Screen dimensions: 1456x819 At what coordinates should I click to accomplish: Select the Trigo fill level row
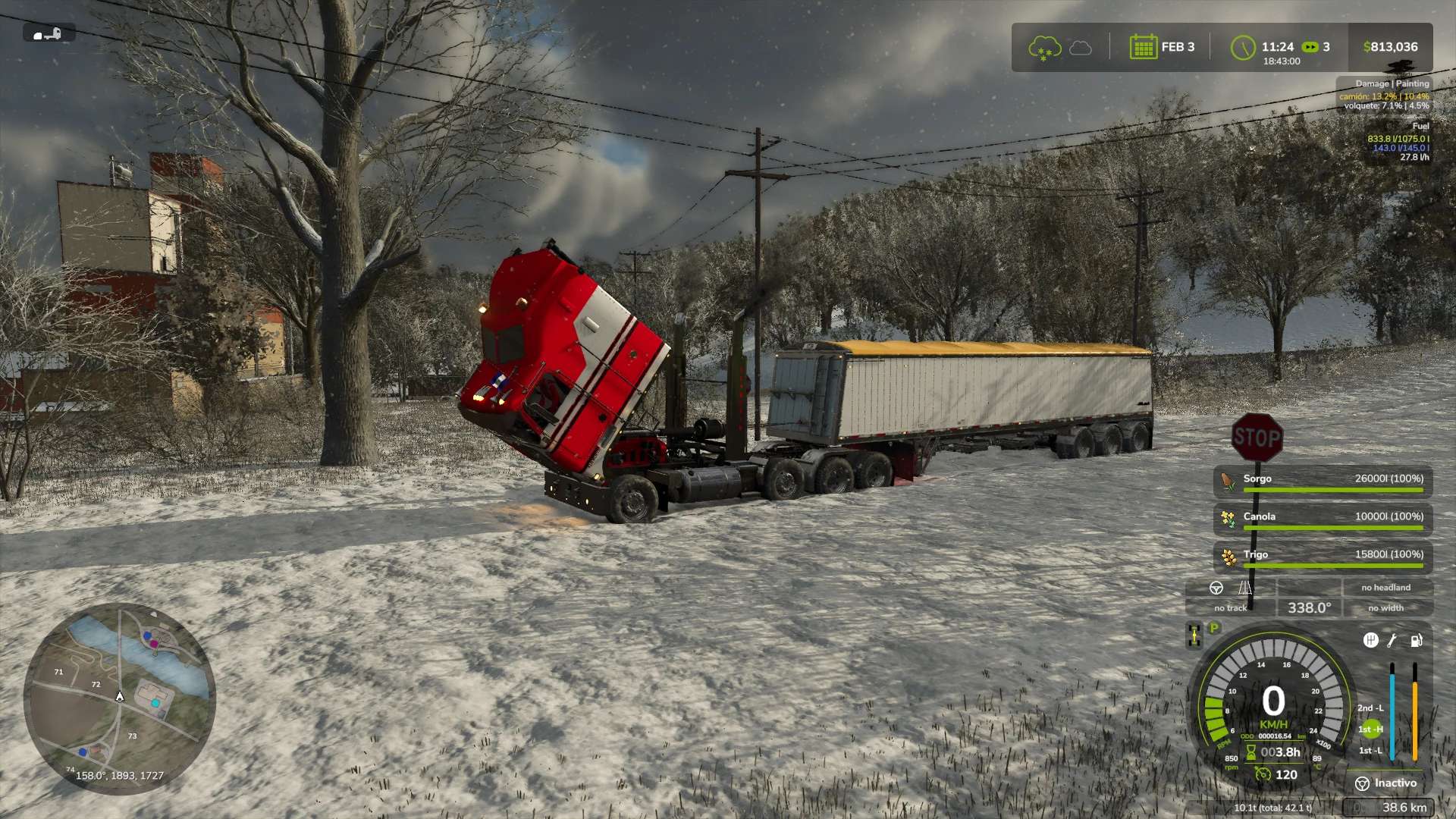click(x=1323, y=557)
